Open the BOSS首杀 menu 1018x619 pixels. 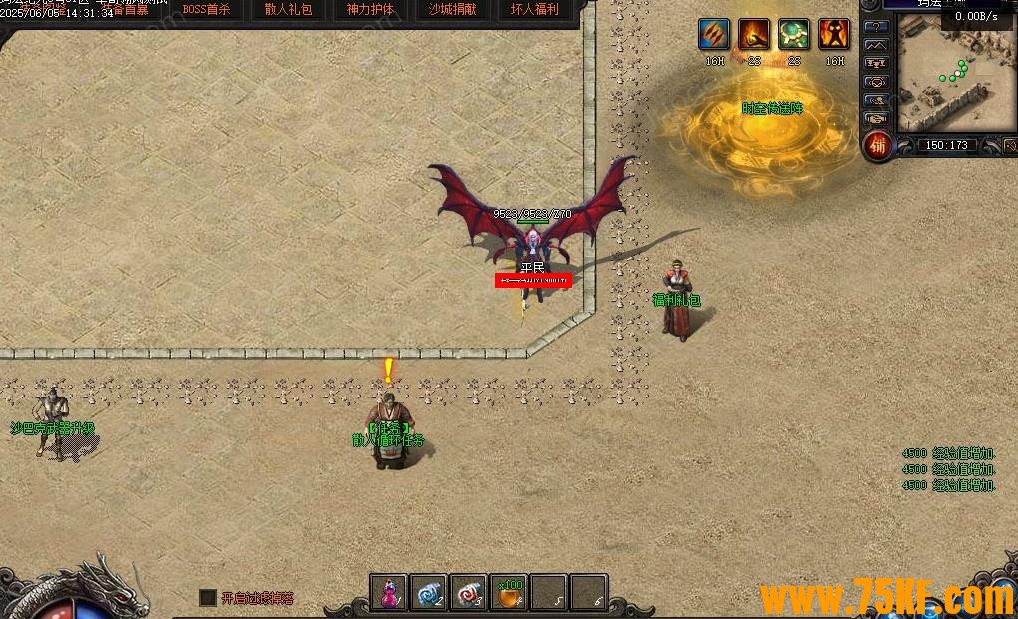(x=207, y=10)
